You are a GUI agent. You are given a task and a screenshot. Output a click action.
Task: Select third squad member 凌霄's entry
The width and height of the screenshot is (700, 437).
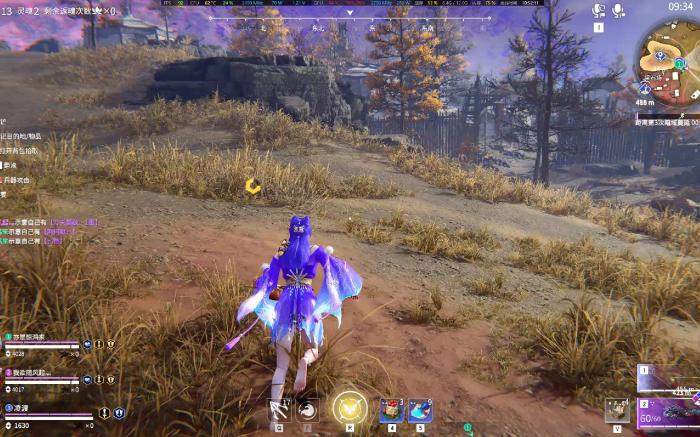[22, 408]
